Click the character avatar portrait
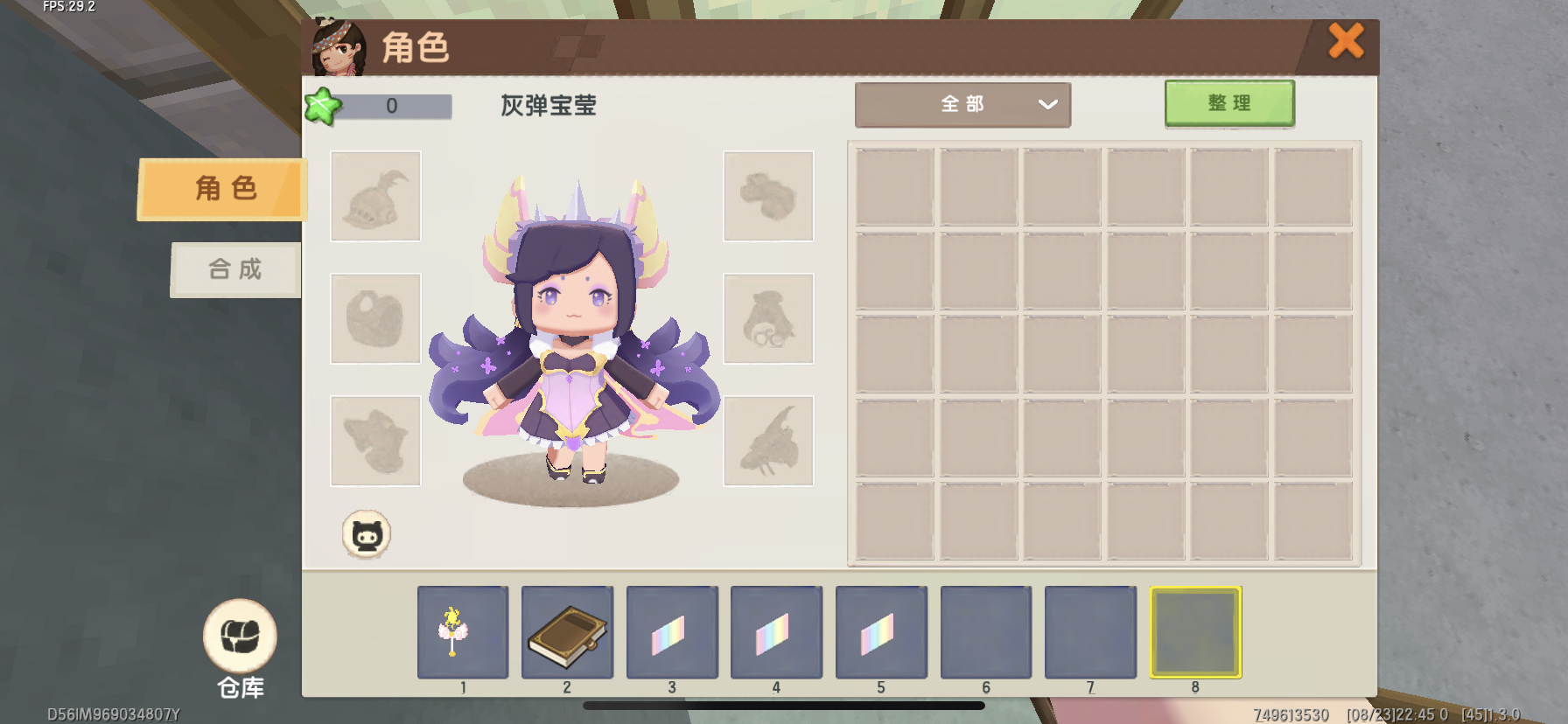Image resolution: width=1568 pixels, height=724 pixels. pos(339,48)
